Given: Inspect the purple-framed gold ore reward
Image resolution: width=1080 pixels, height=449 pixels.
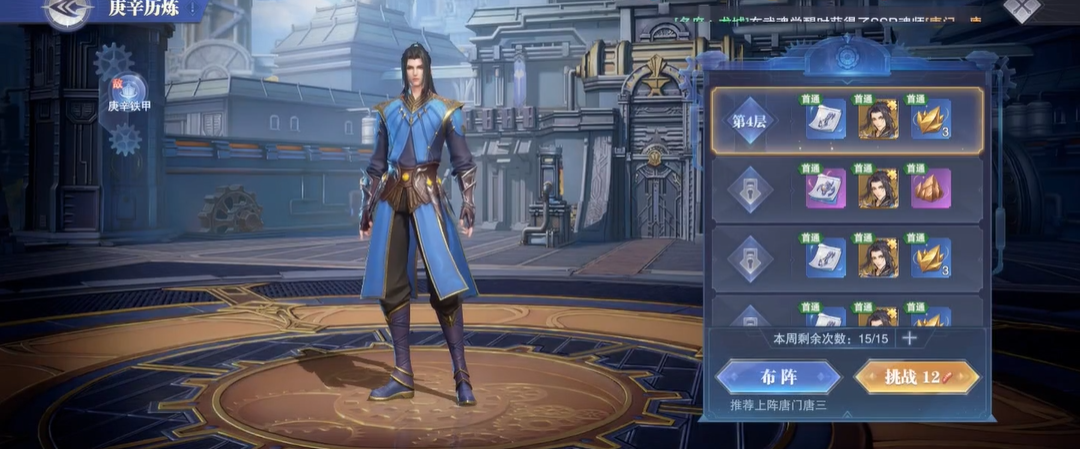Looking at the screenshot, I should click(930, 189).
